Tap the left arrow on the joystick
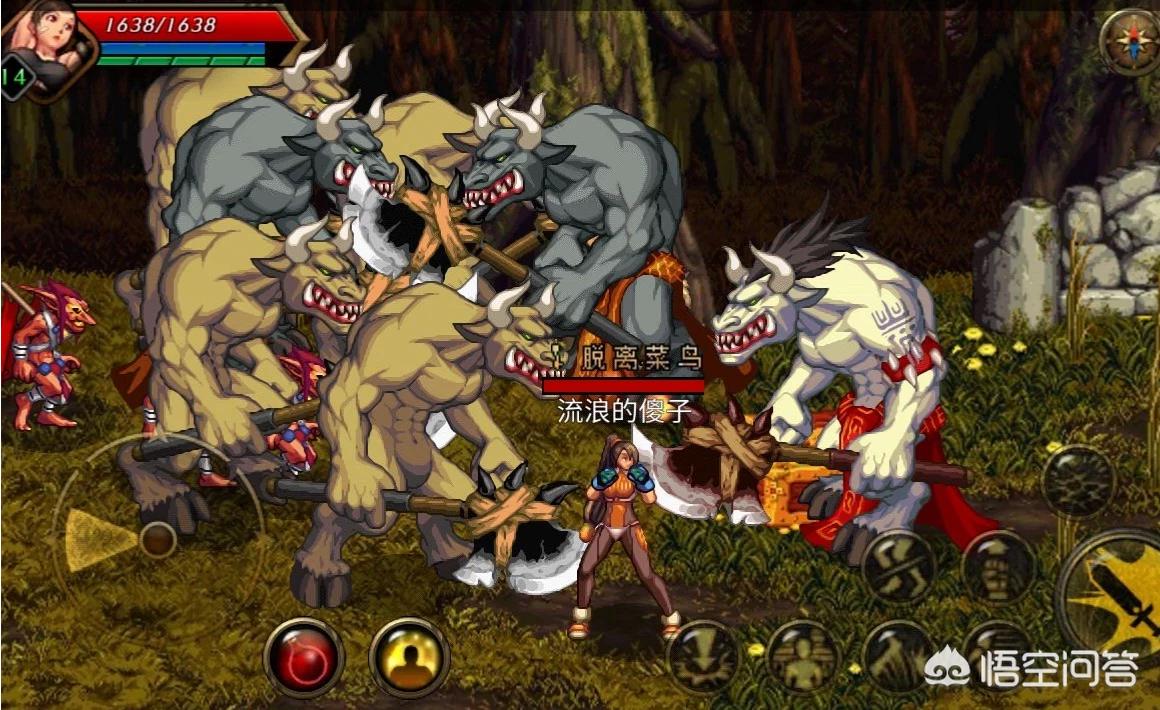 pyautogui.click(x=92, y=540)
